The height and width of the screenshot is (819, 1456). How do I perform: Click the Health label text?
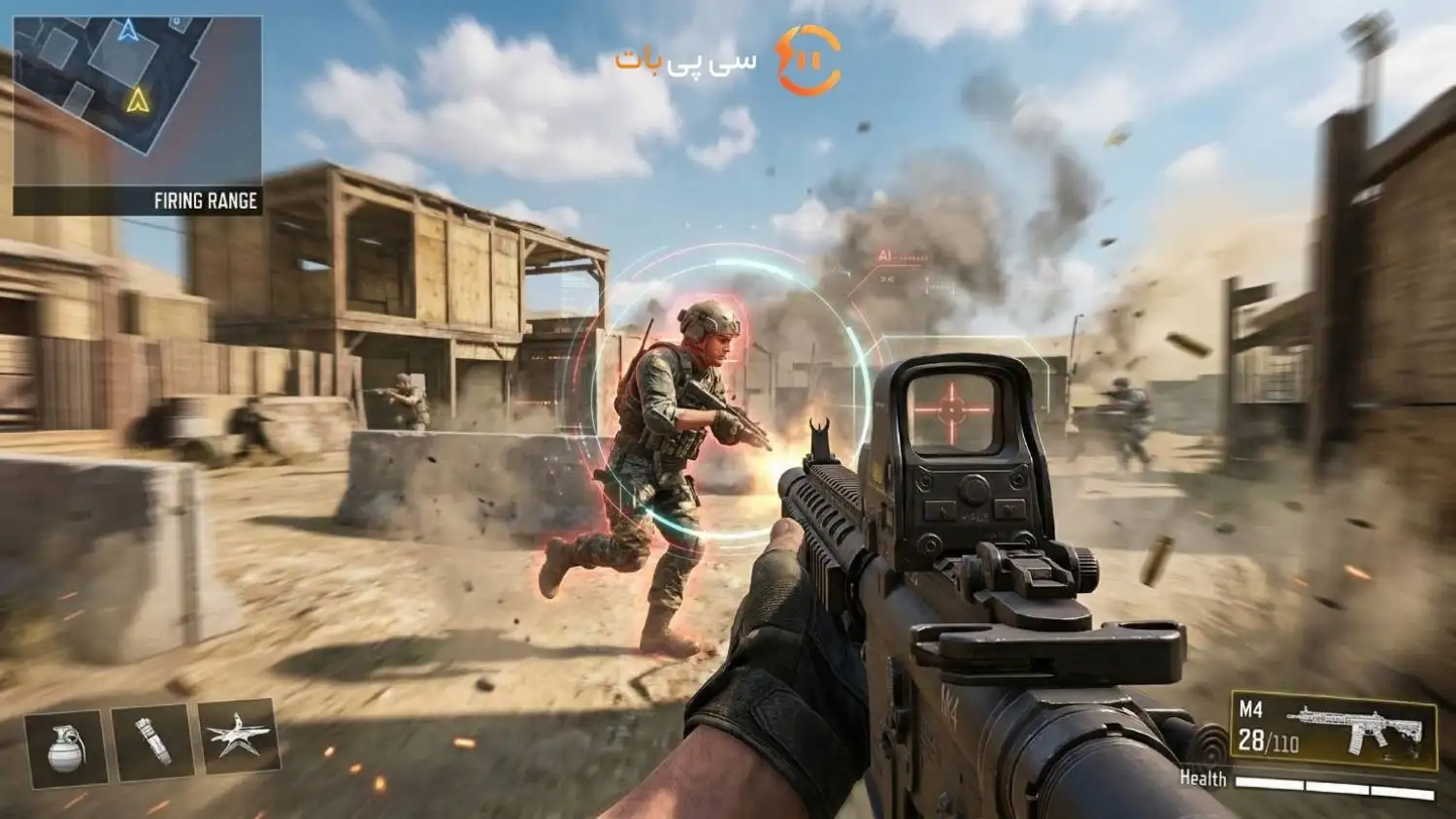pos(1204,778)
